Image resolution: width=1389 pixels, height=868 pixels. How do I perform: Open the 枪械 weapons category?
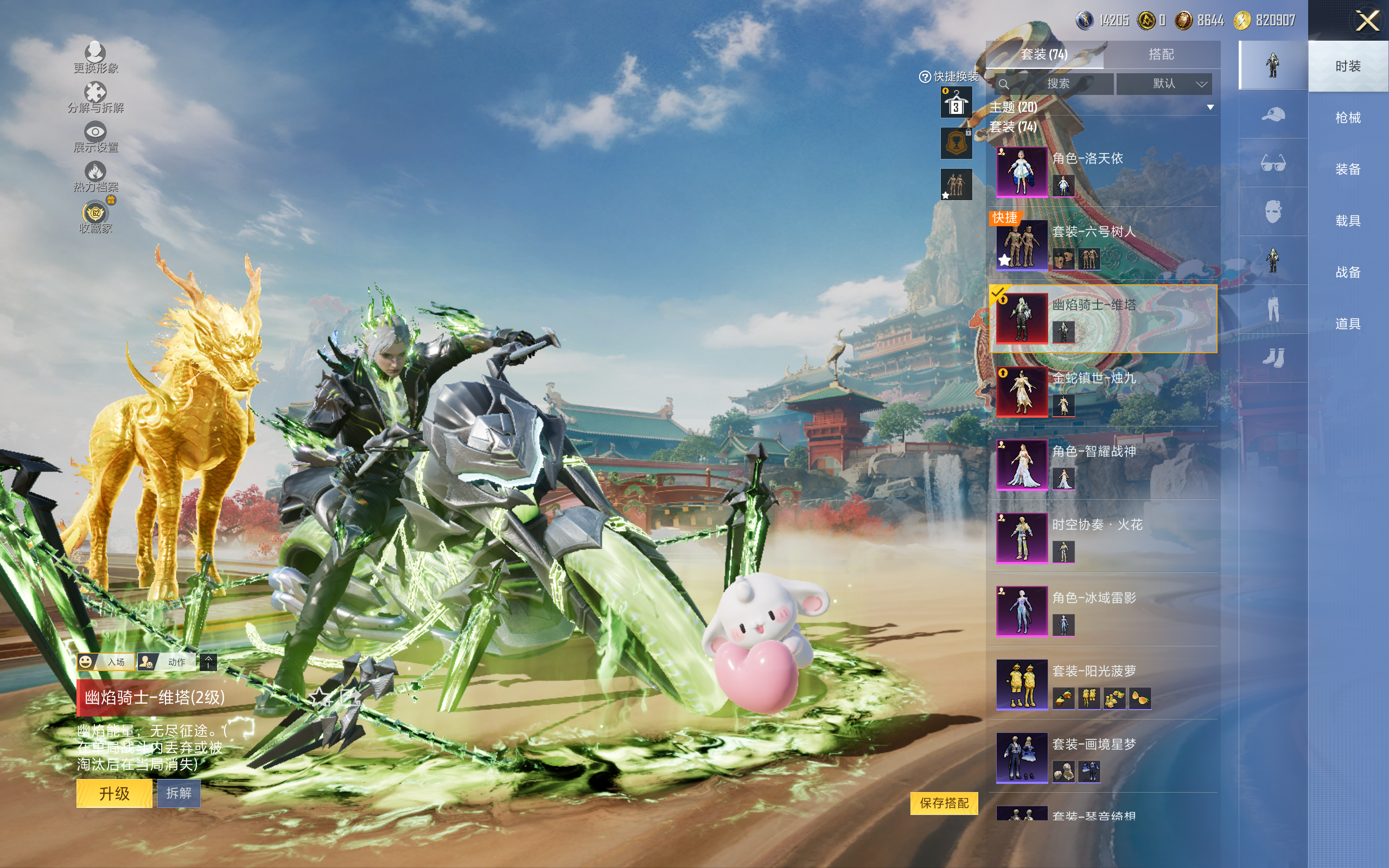[1347, 118]
